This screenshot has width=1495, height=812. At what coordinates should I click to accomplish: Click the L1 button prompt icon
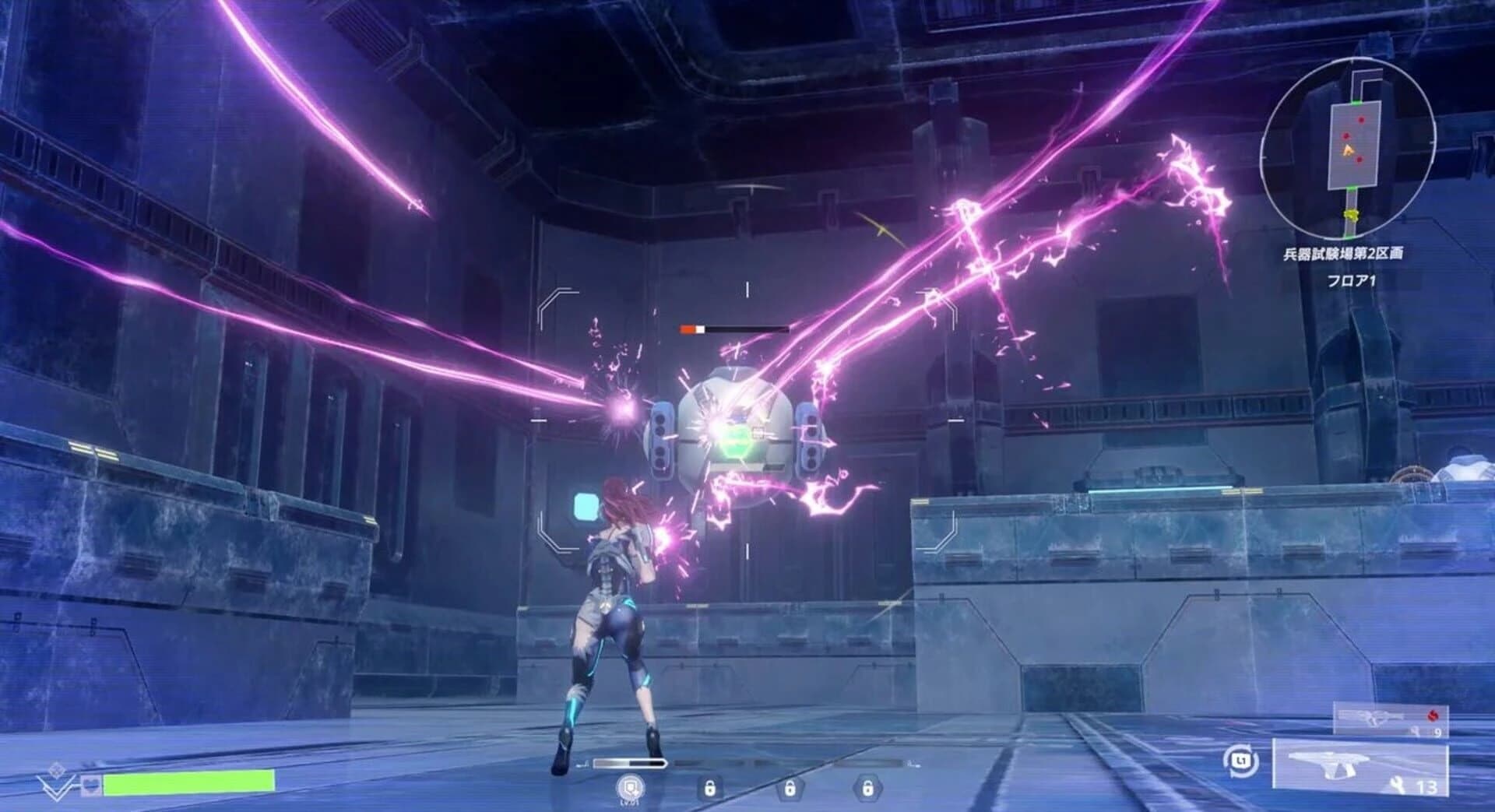1241,762
